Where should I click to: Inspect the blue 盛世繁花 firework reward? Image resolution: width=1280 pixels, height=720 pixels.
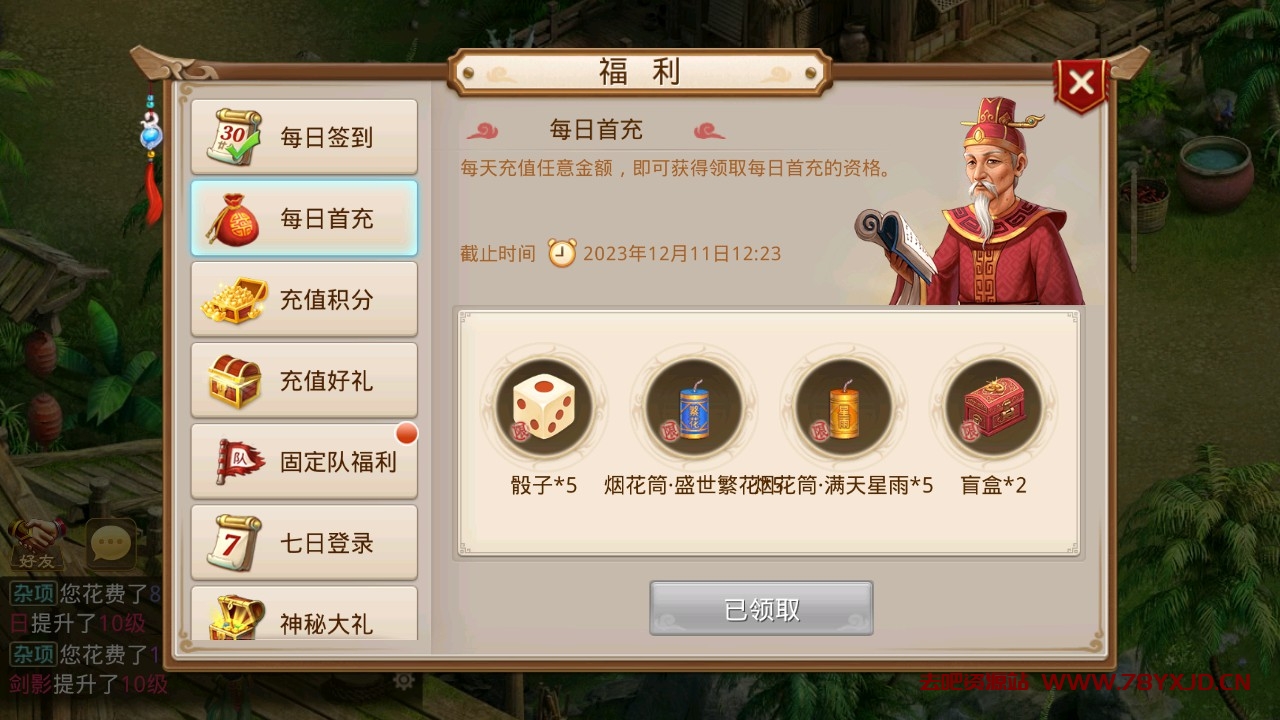point(693,408)
